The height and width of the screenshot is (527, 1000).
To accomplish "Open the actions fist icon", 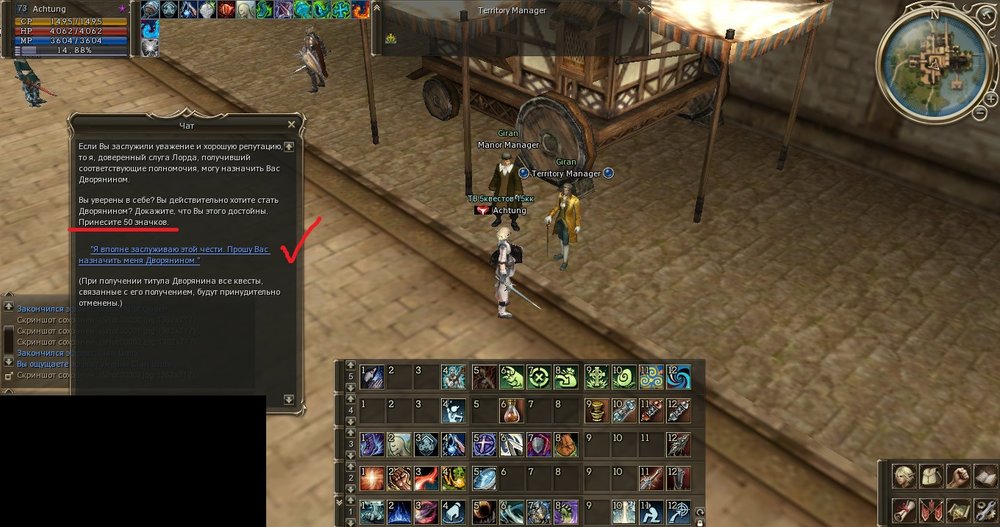I will point(958,476).
